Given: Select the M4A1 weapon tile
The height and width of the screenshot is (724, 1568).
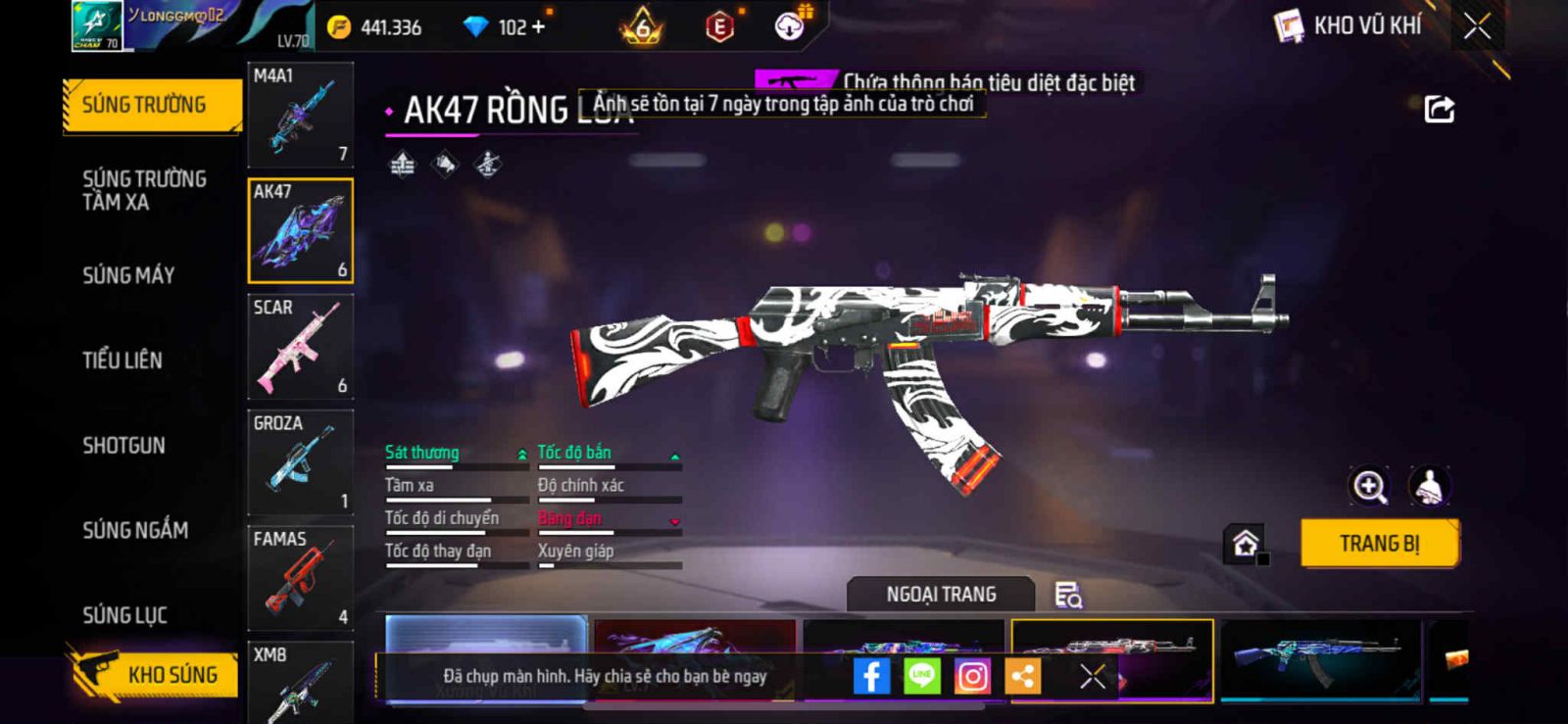Looking at the screenshot, I should click(300, 115).
